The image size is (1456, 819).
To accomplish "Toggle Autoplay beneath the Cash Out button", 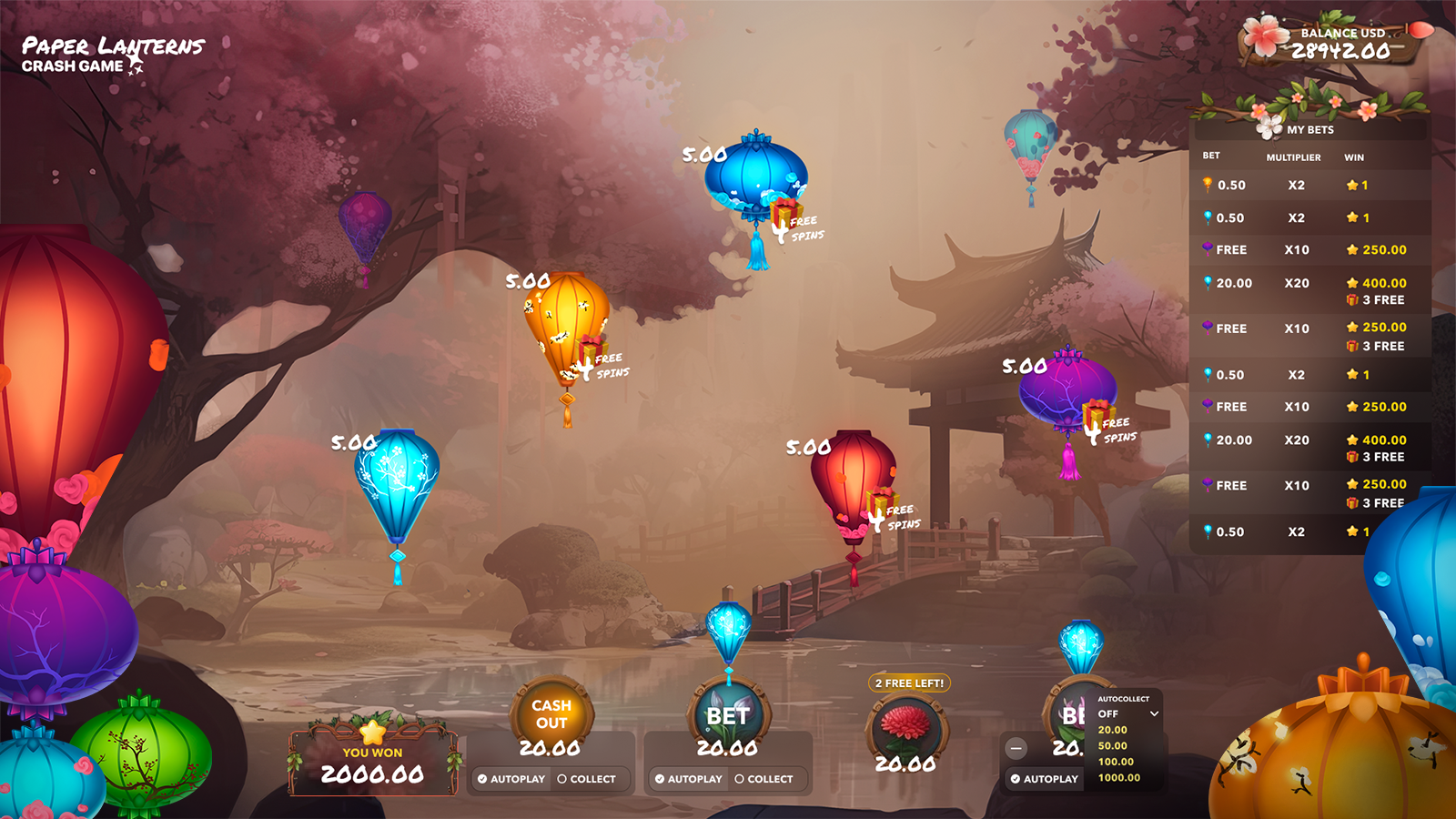I will [x=511, y=779].
